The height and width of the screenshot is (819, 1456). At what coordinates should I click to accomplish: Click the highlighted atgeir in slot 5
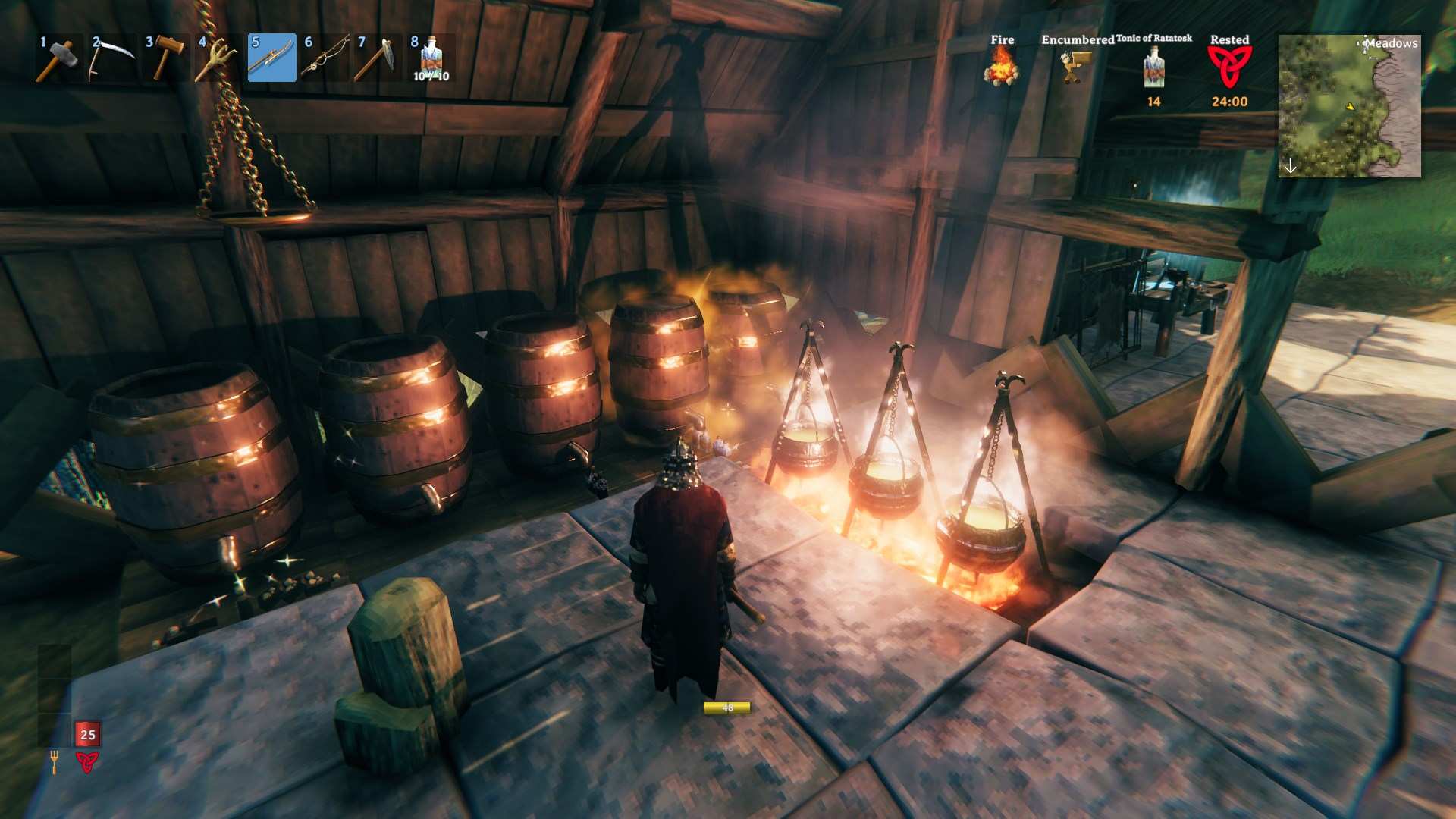271,58
